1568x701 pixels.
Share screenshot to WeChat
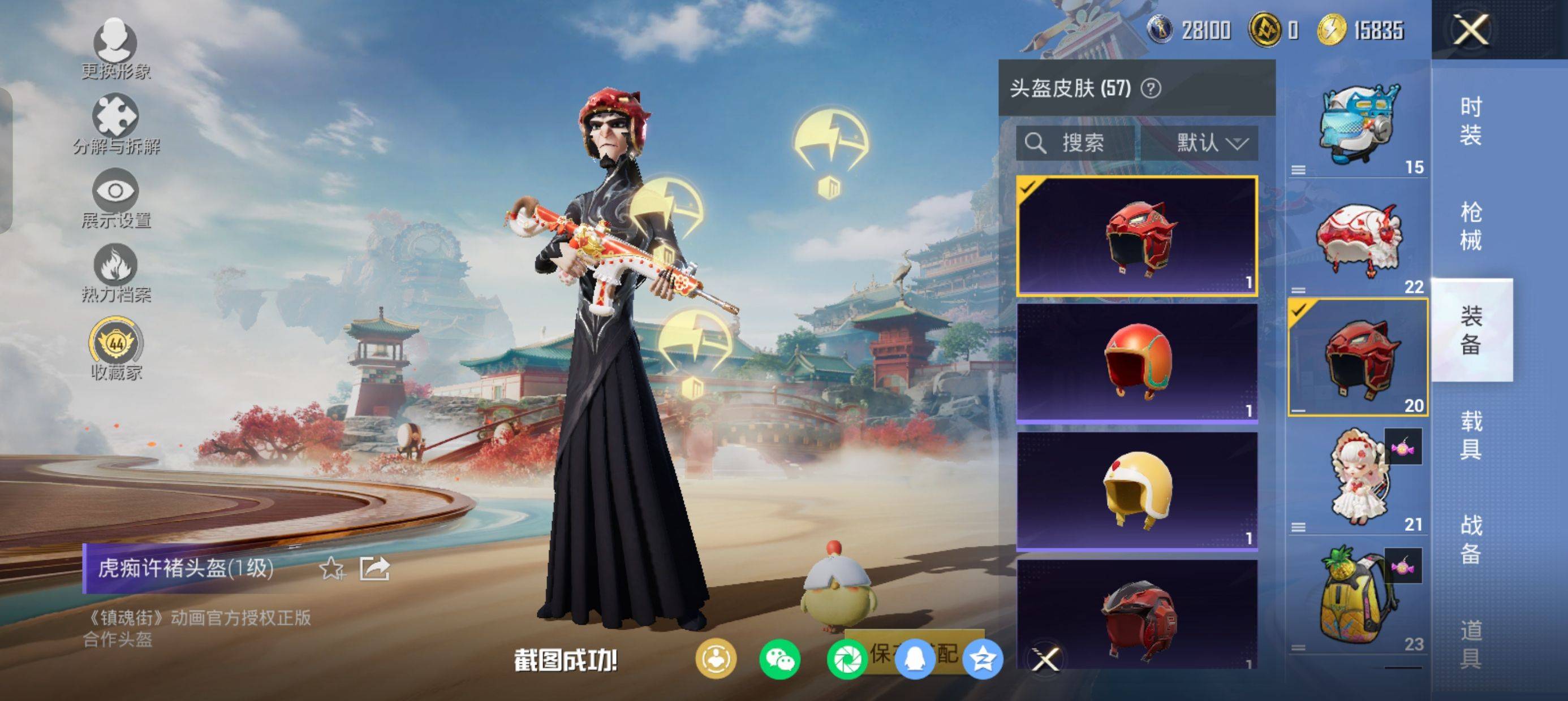point(779,659)
